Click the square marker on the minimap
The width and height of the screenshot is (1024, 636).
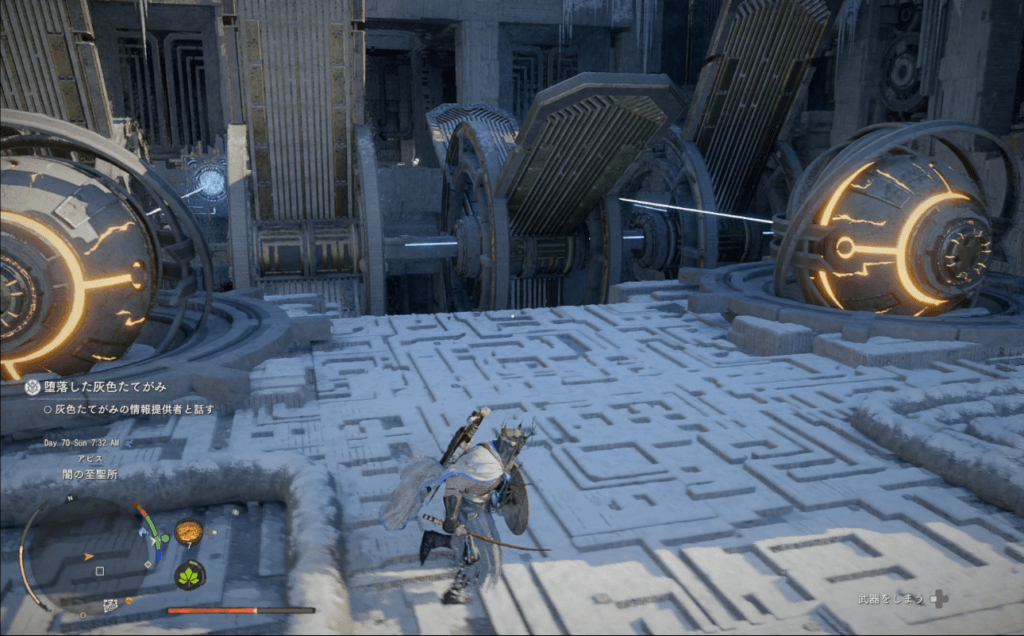pyautogui.click(x=99, y=571)
